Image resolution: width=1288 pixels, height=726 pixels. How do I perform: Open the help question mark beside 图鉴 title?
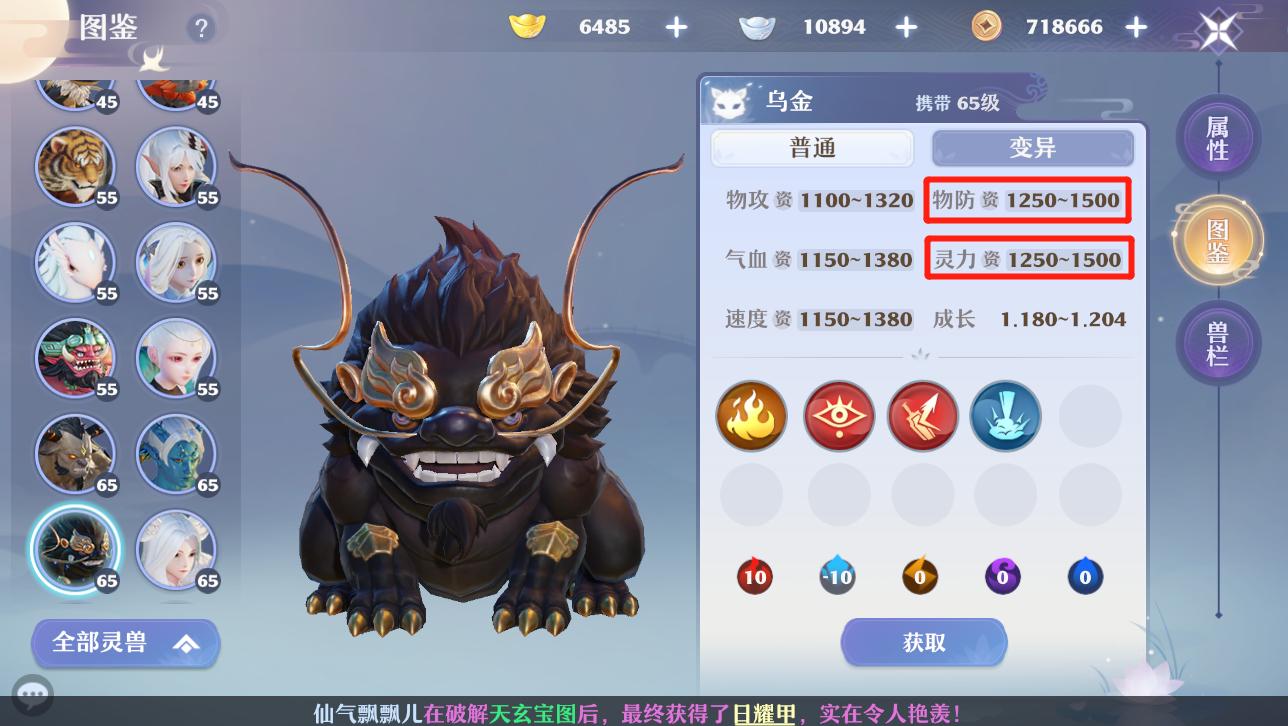(201, 28)
